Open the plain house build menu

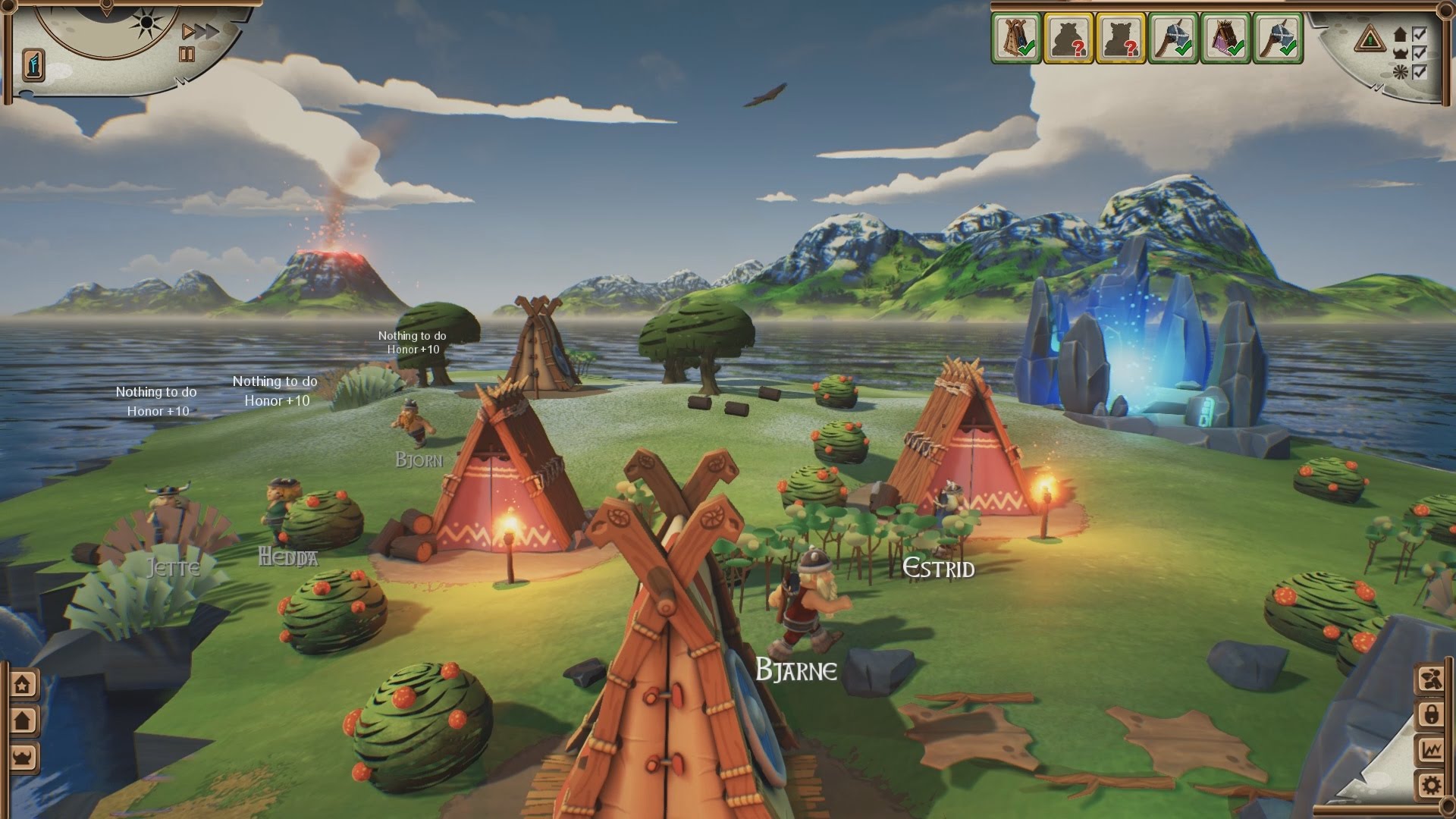tap(24, 720)
